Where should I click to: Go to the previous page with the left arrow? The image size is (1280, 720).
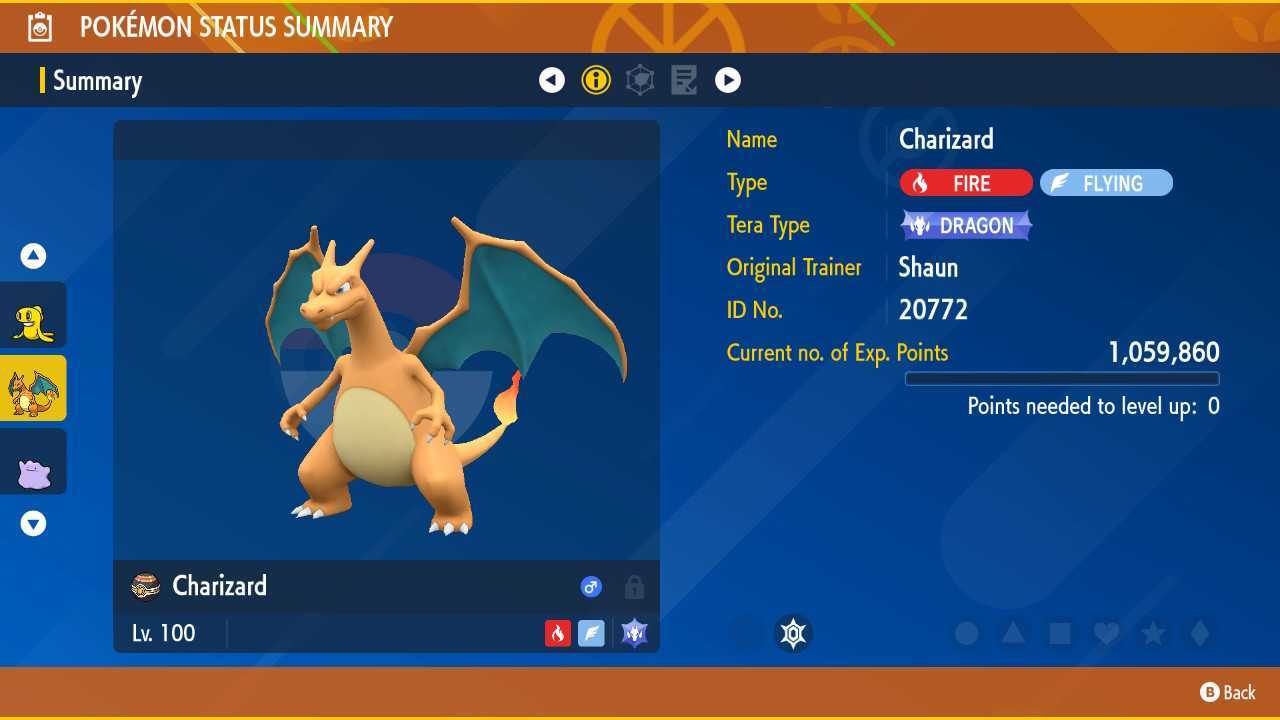click(x=552, y=80)
